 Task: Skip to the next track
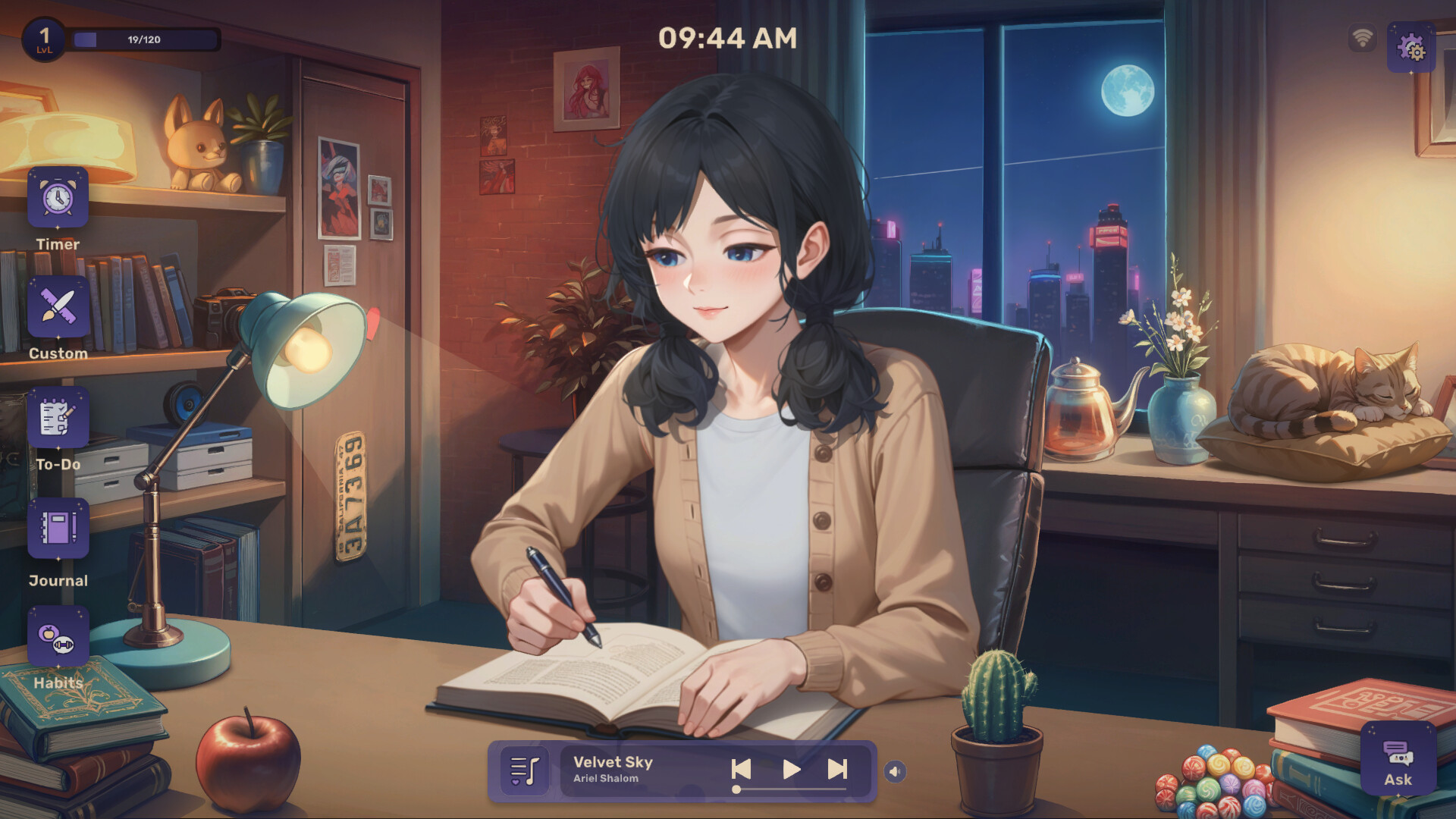point(837,769)
